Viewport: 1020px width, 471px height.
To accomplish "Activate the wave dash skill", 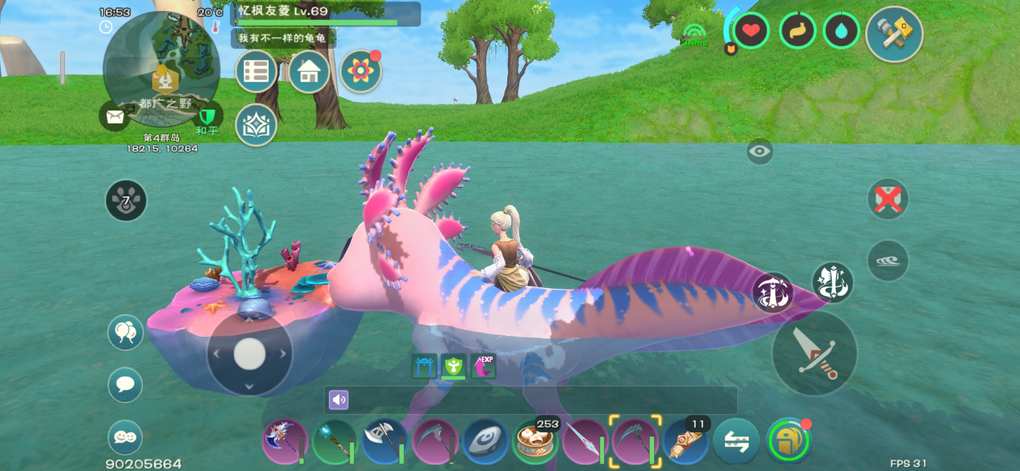I will [887, 260].
